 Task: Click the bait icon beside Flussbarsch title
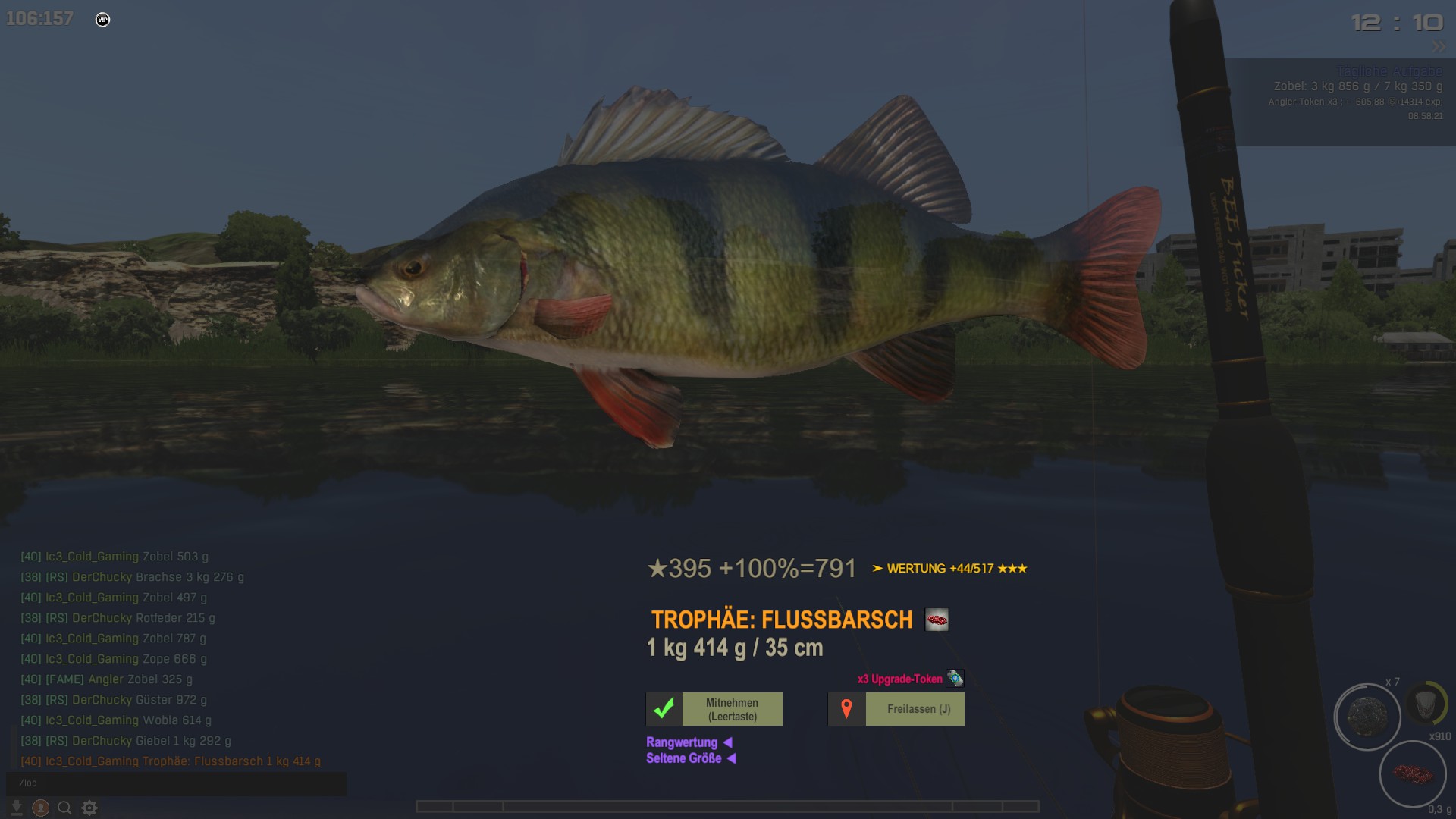937,620
